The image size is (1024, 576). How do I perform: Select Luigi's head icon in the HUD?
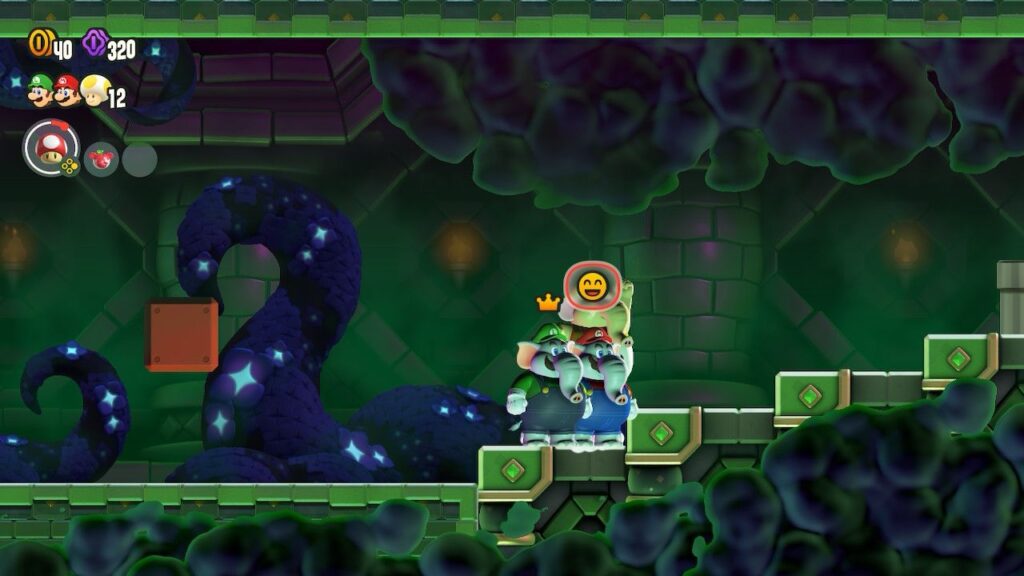tap(41, 90)
